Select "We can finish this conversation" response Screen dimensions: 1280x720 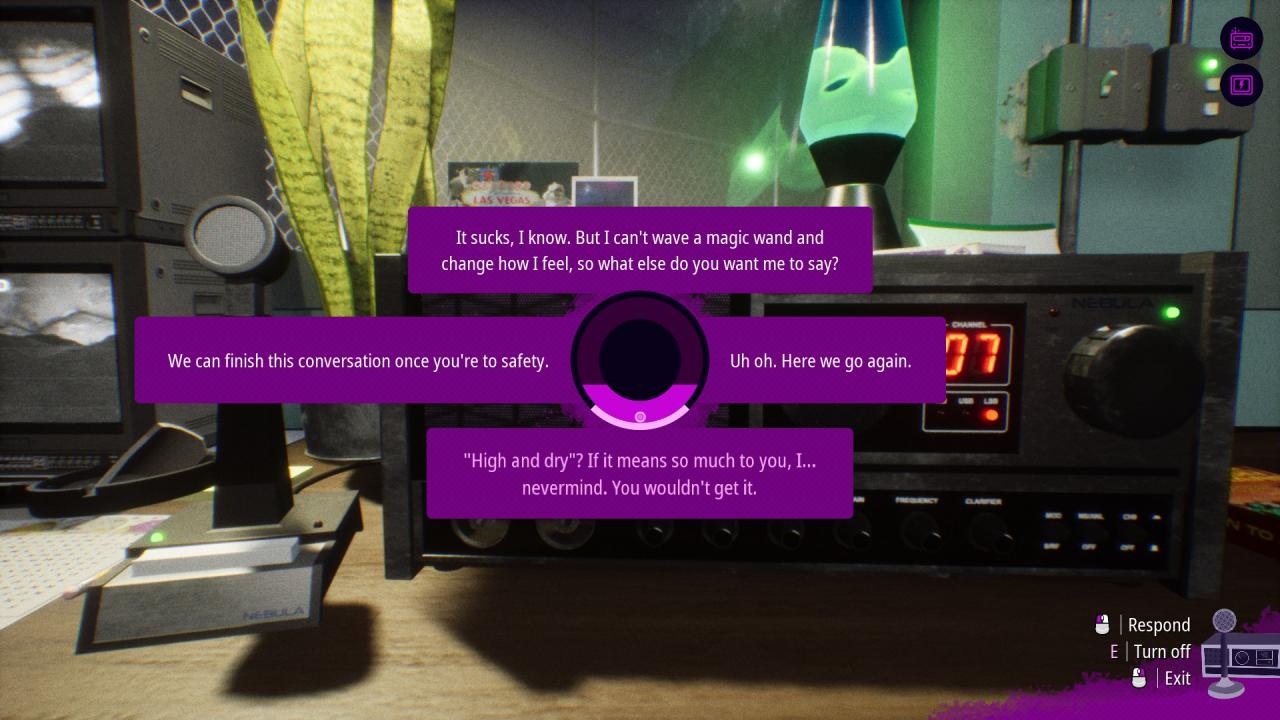point(358,361)
